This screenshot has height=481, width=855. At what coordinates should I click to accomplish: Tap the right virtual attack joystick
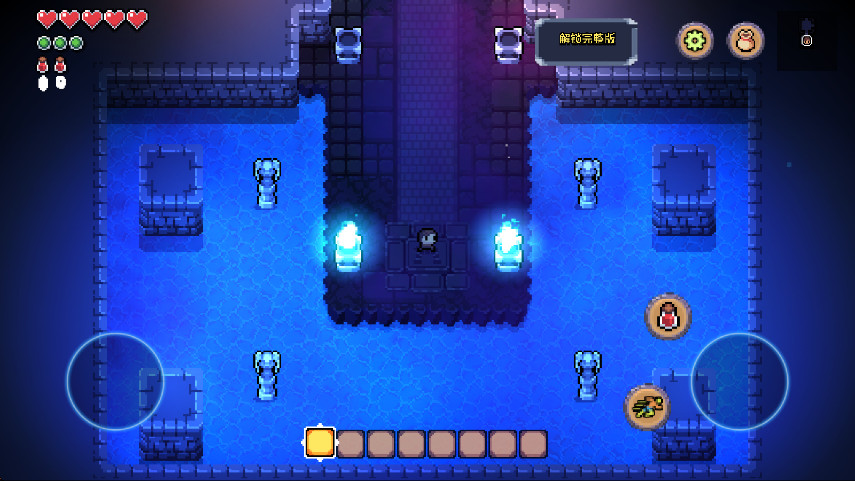pos(739,381)
